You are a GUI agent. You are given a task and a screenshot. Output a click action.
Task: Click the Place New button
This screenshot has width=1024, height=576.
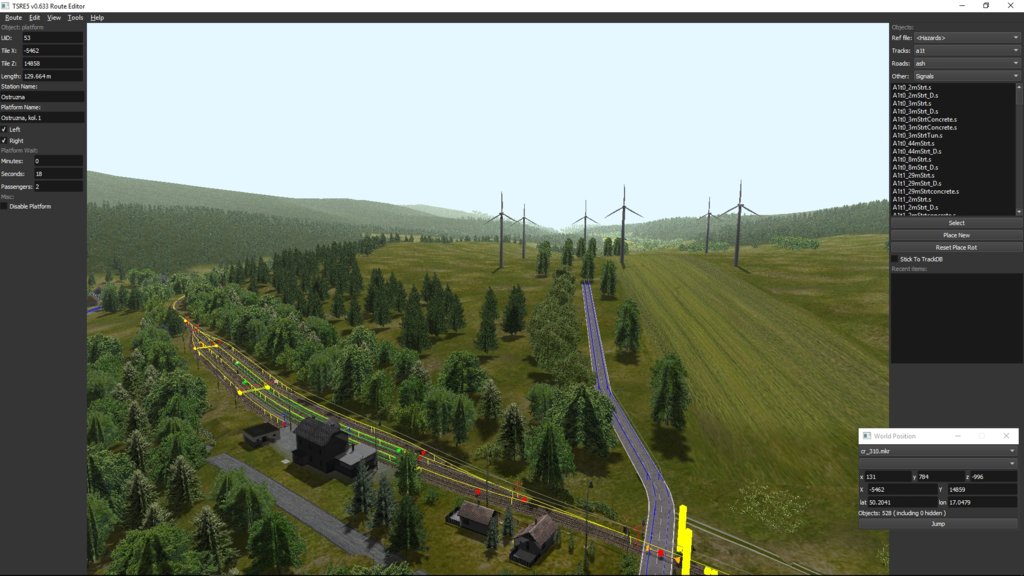[x=956, y=235]
